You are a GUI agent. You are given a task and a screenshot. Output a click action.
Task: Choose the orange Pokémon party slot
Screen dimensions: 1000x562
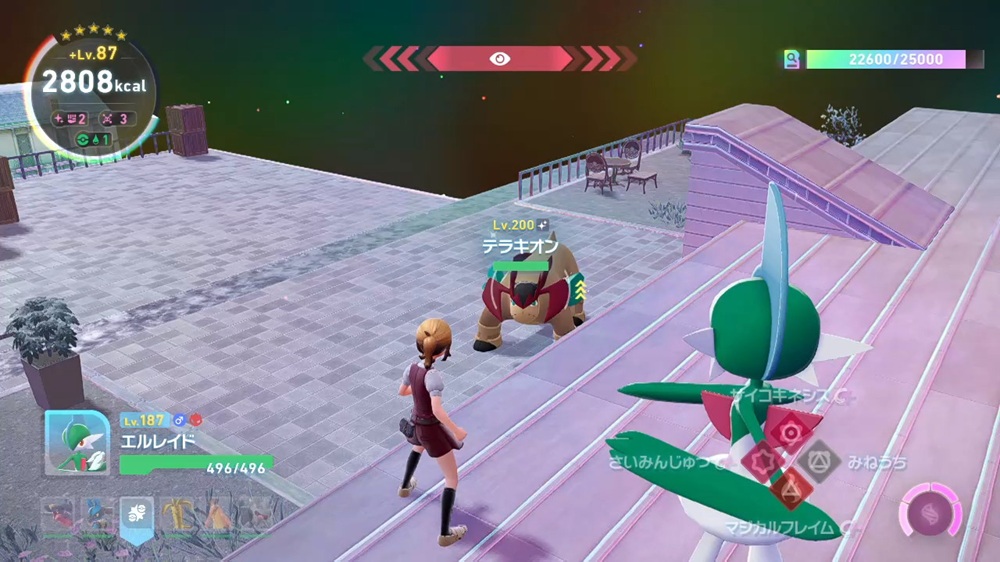(217, 515)
